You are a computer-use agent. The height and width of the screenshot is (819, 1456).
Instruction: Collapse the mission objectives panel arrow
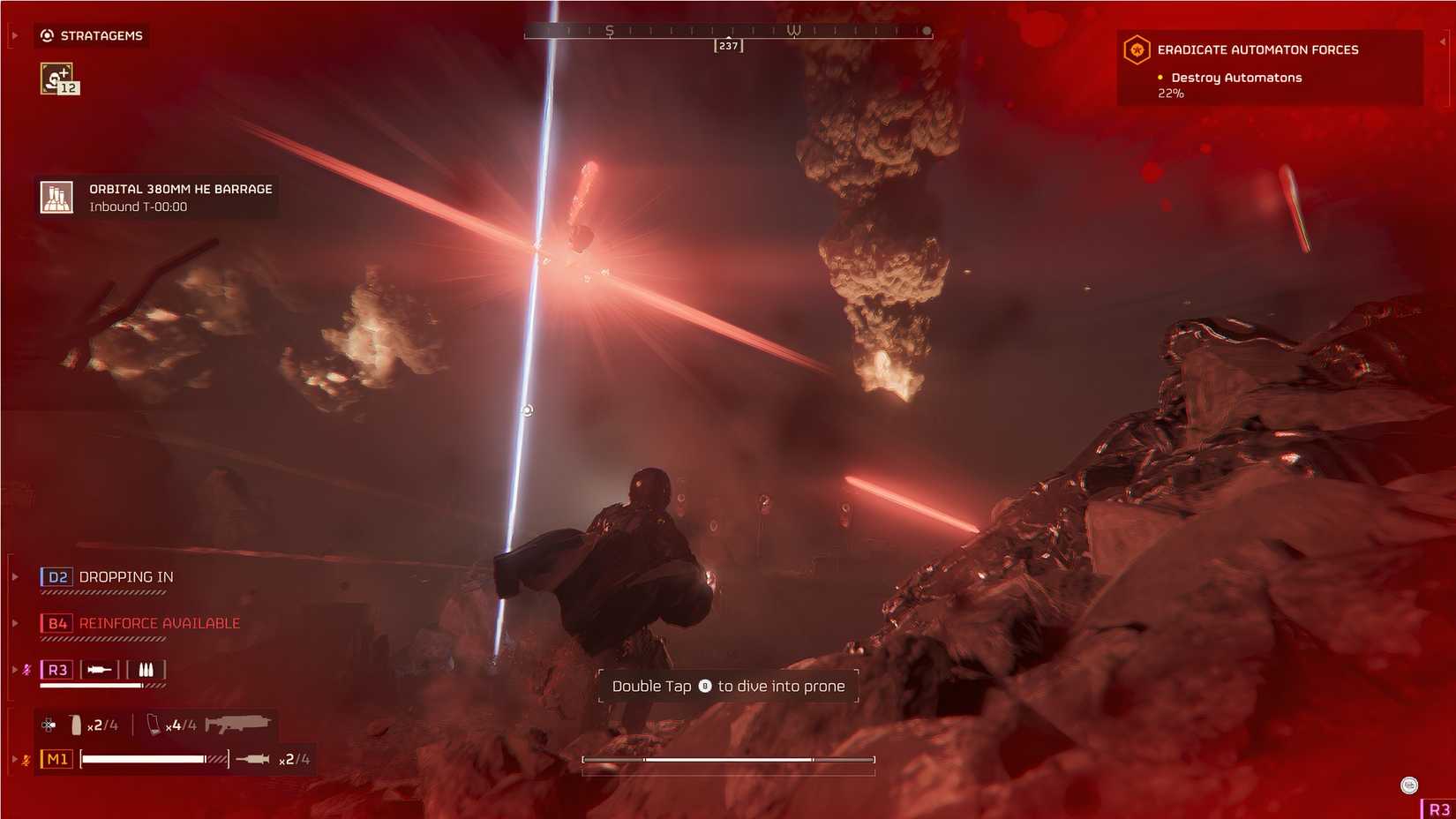pyautogui.click(x=1443, y=41)
